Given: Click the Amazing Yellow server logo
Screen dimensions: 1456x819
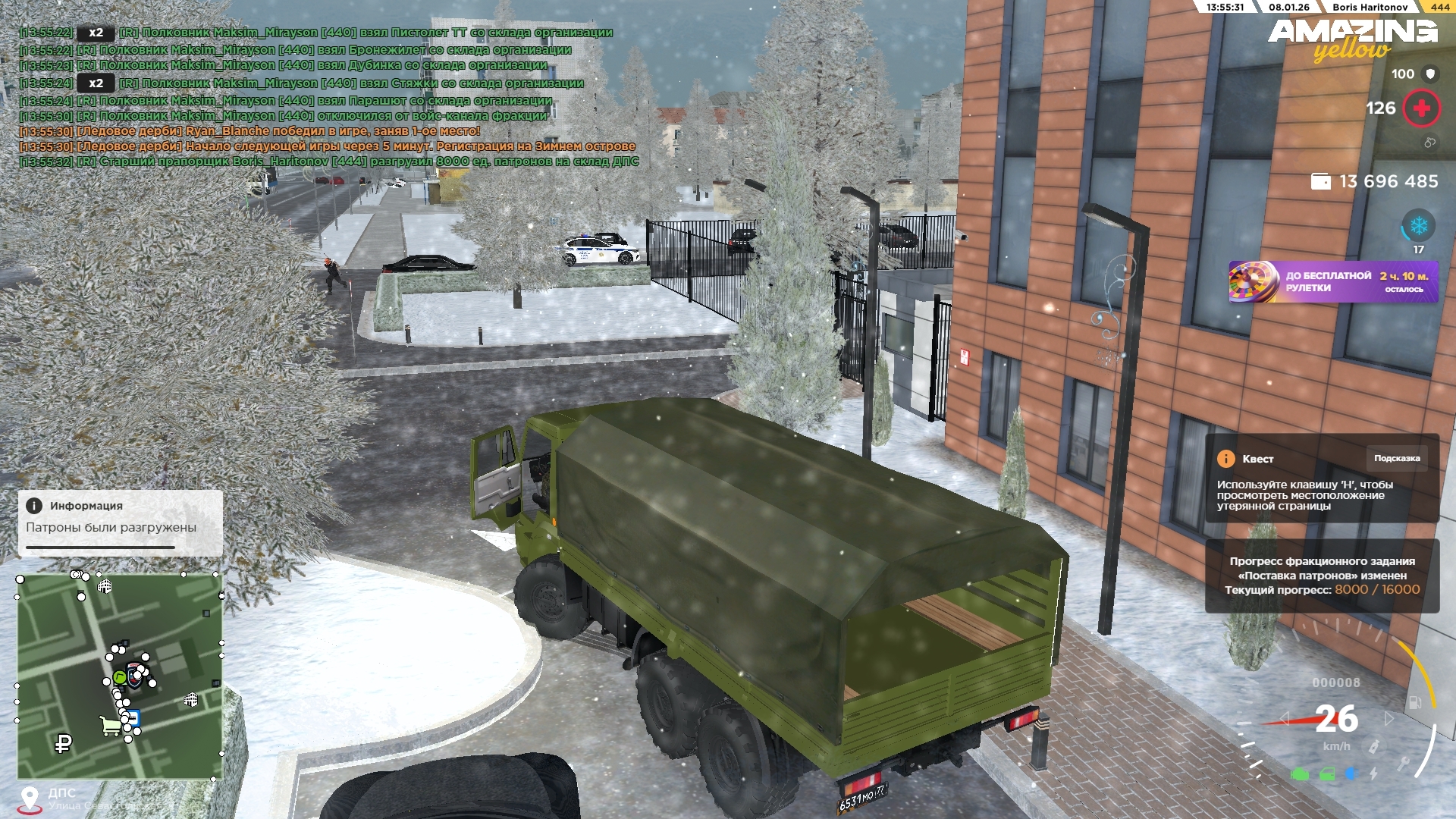Looking at the screenshot, I should tap(1352, 39).
